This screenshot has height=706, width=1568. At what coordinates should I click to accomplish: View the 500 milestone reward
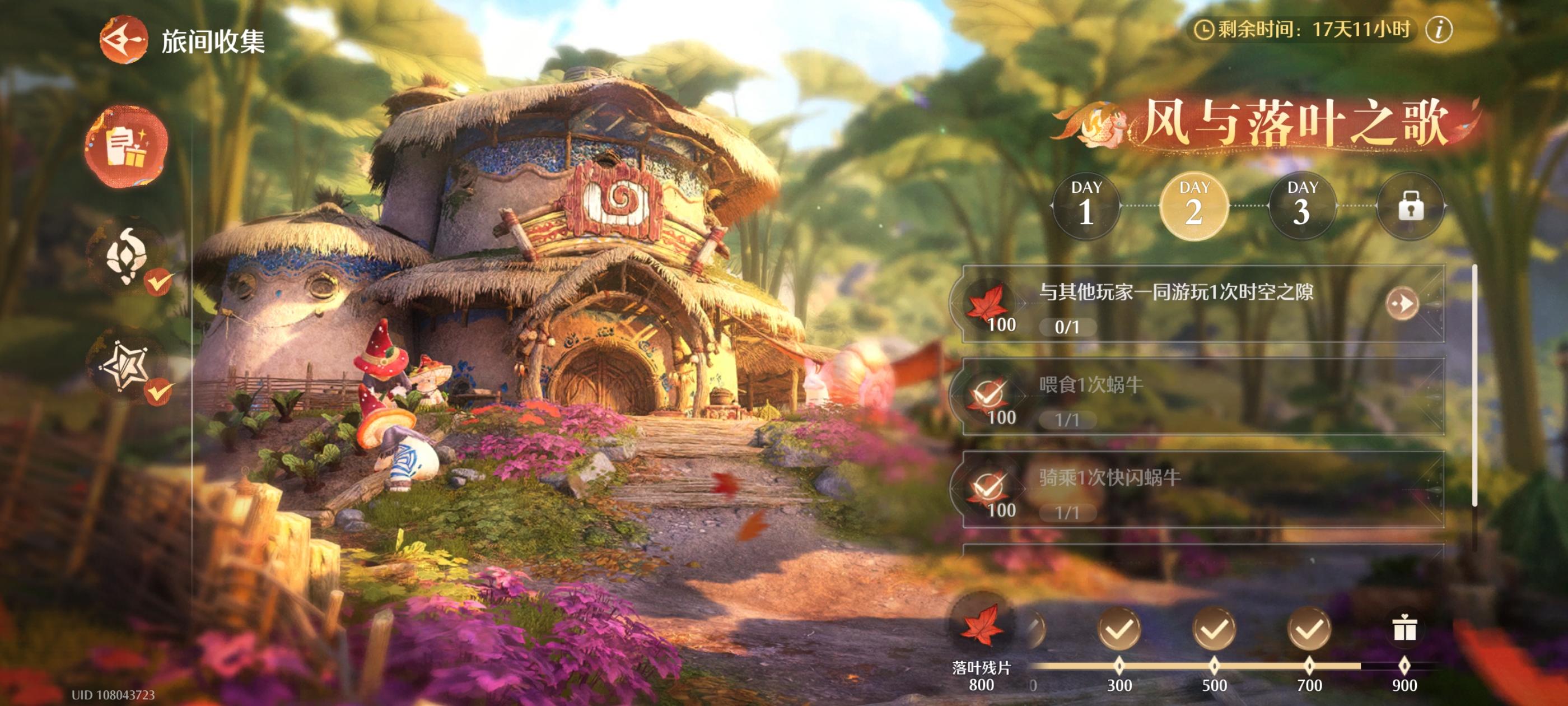coord(1214,629)
